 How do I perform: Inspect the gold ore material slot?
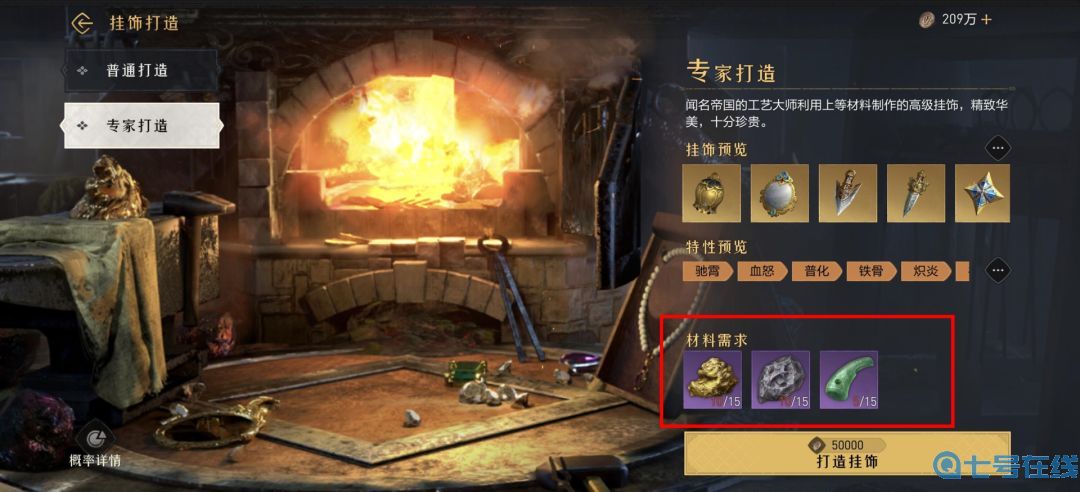712,380
